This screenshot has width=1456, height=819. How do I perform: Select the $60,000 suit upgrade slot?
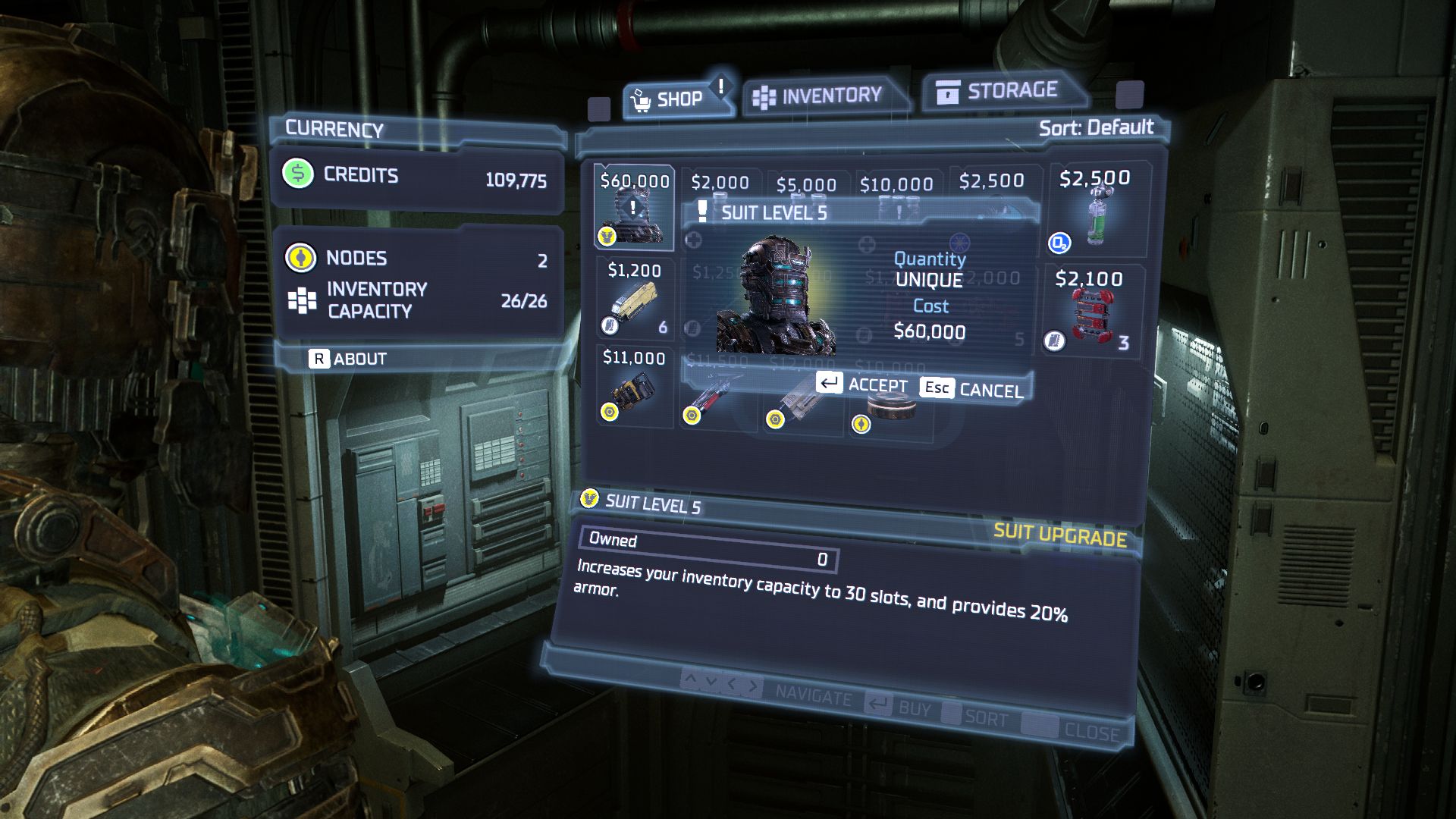coord(634,208)
